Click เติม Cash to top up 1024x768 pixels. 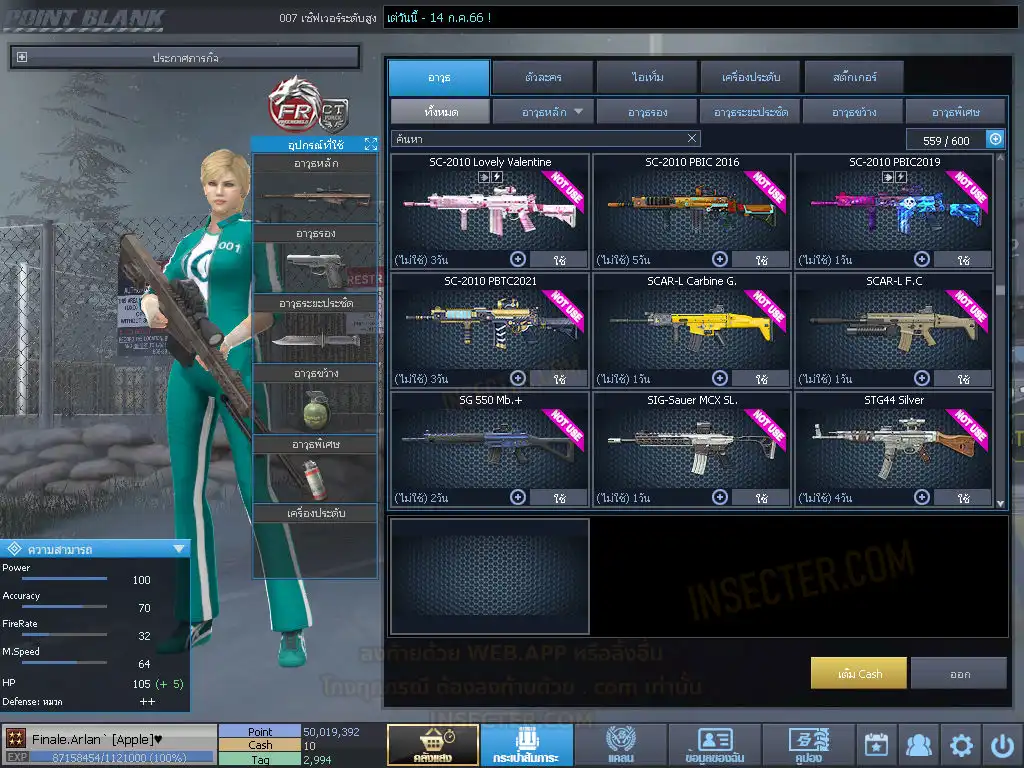pyautogui.click(x=859, y=674)
